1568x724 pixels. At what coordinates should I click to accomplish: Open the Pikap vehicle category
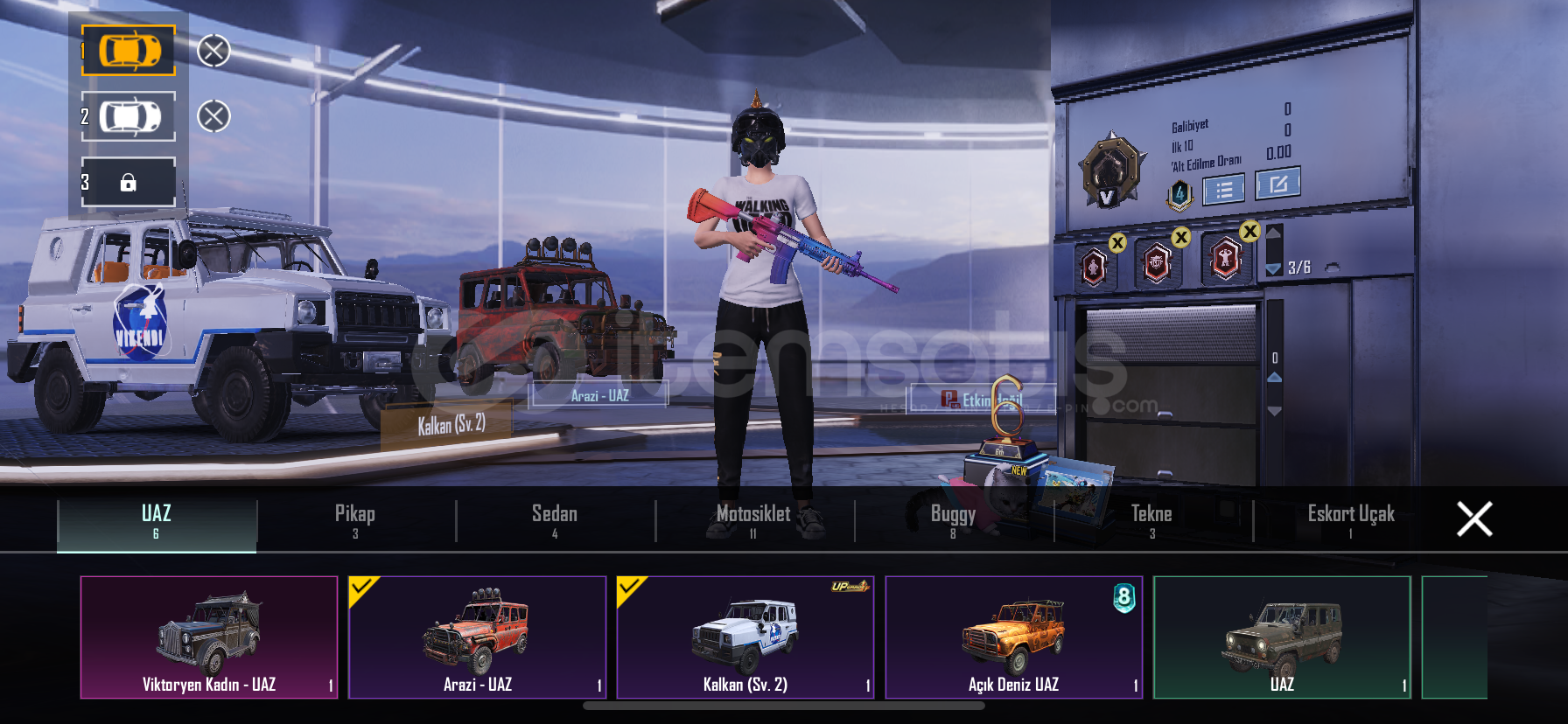(355, 521)
